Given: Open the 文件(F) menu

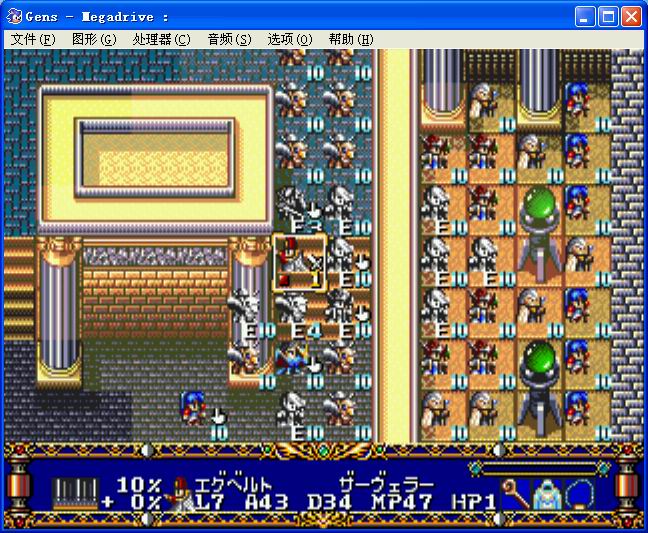Looking at the screenshot, I should (x=33, y=39).
